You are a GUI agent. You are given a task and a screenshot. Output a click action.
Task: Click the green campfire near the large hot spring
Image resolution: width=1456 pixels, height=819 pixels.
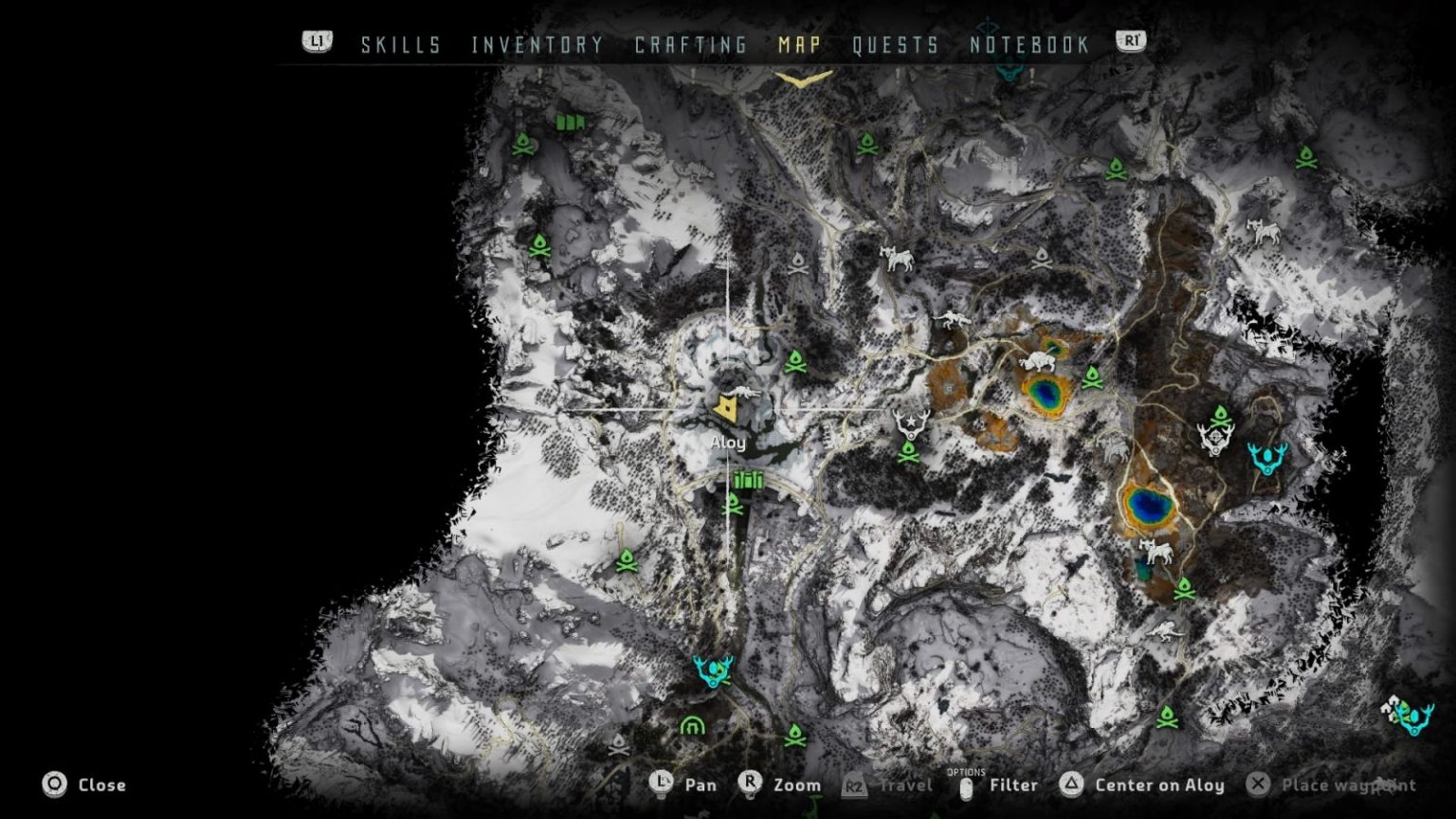1092,378
